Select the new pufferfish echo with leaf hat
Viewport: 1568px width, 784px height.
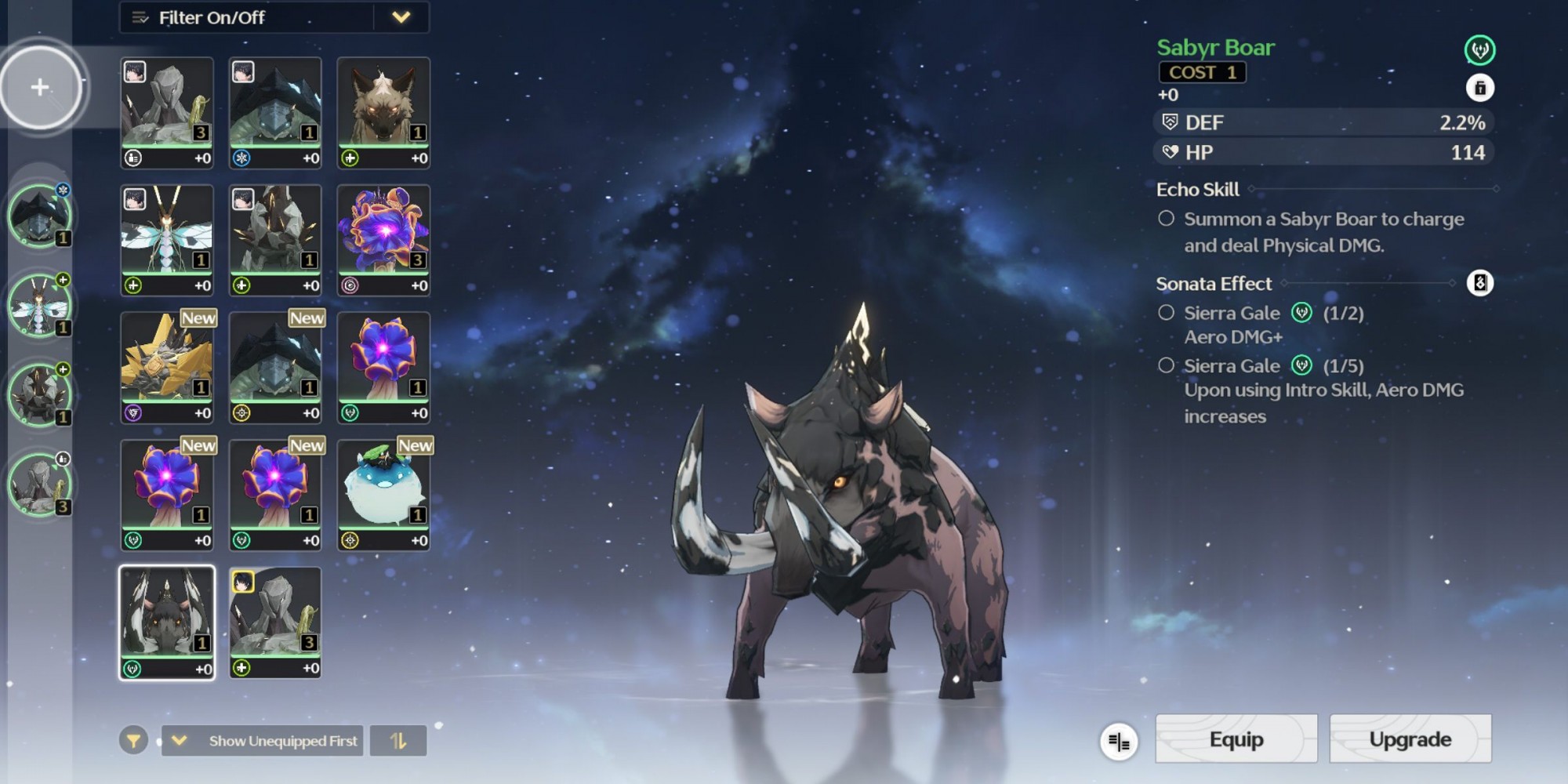pyautogui.click(x=383, y=495)
